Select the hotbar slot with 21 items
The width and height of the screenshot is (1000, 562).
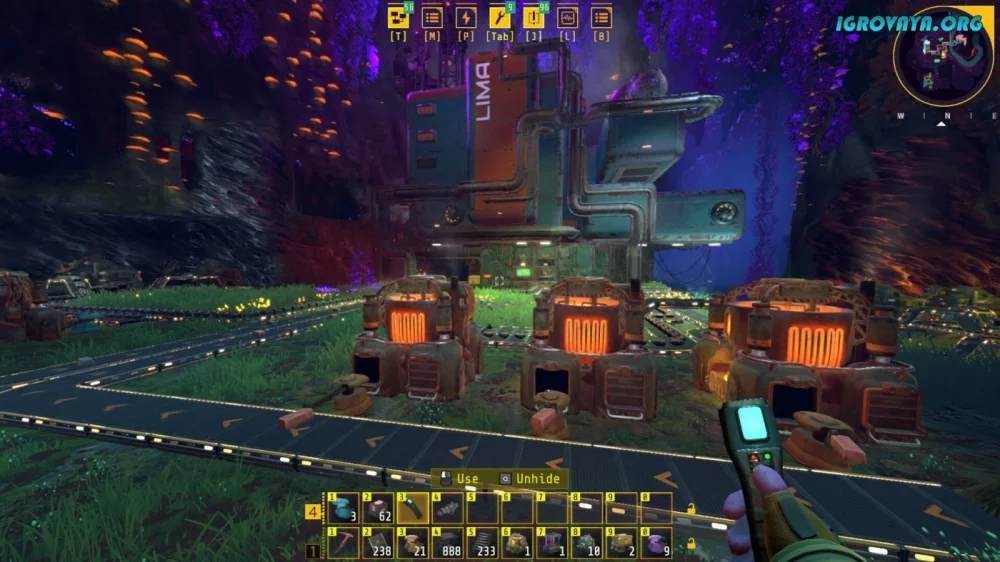pos(412,544)
